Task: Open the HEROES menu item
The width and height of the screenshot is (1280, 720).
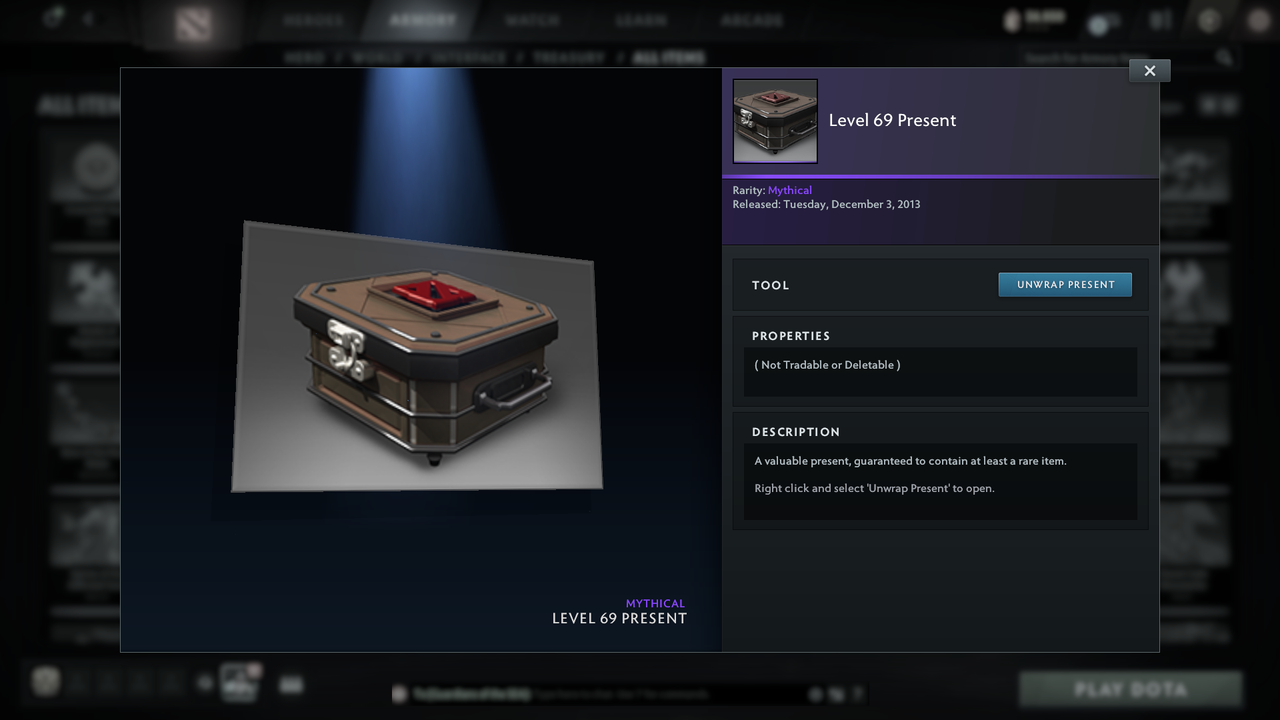Action: pos(312,19)
